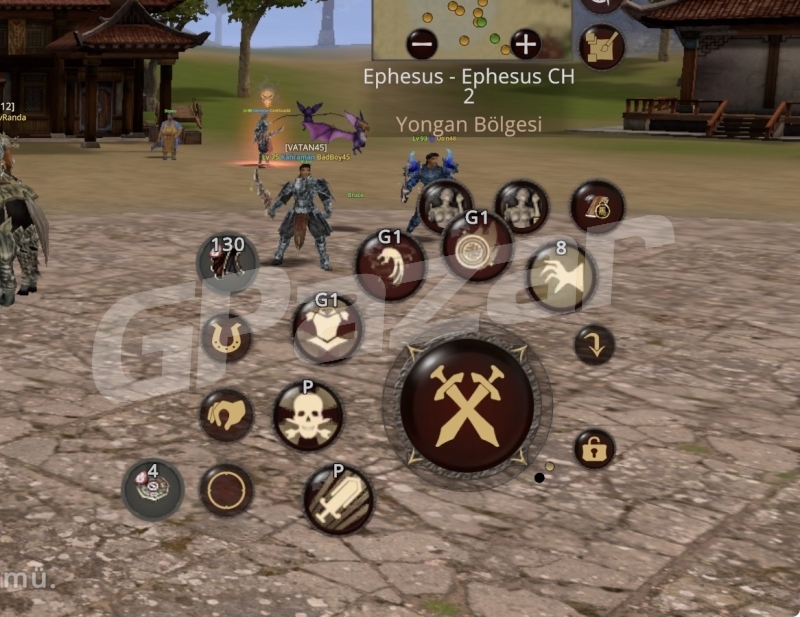Open the map brush icon beside minimap

coord(602,46)
